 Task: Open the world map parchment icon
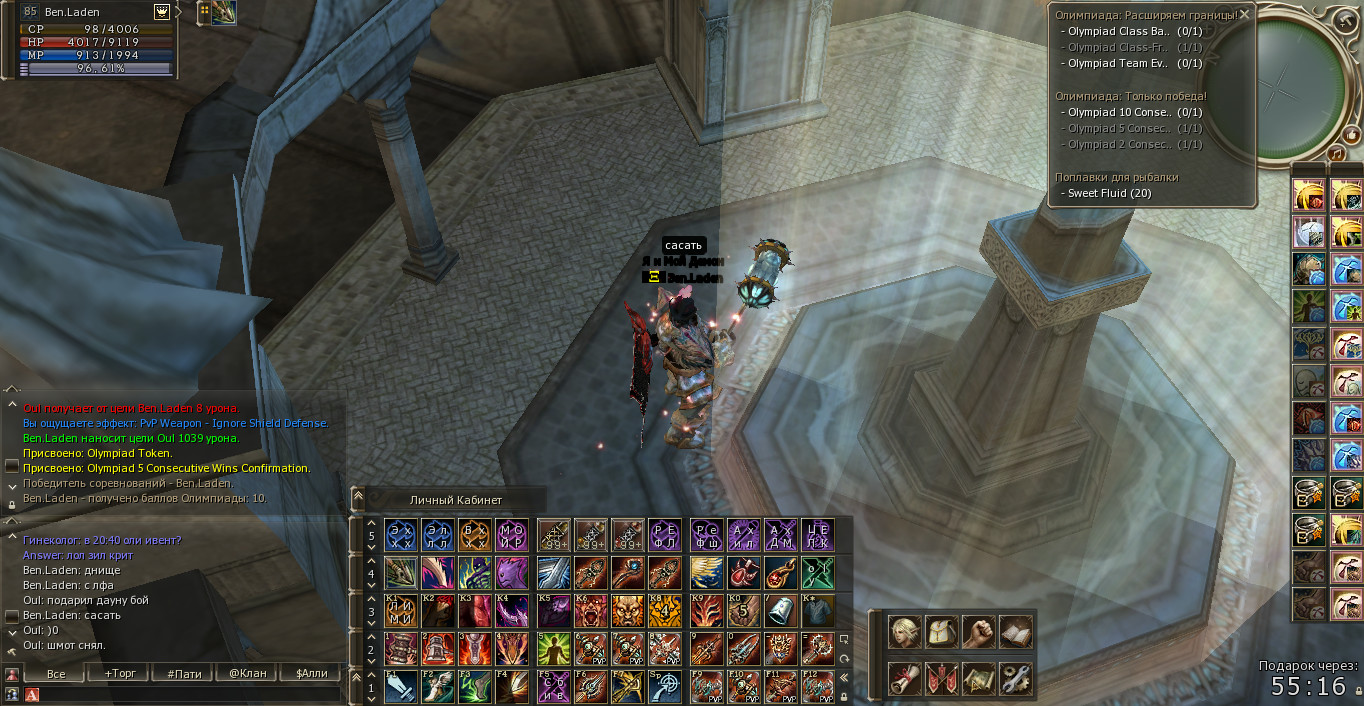point(978,678)
